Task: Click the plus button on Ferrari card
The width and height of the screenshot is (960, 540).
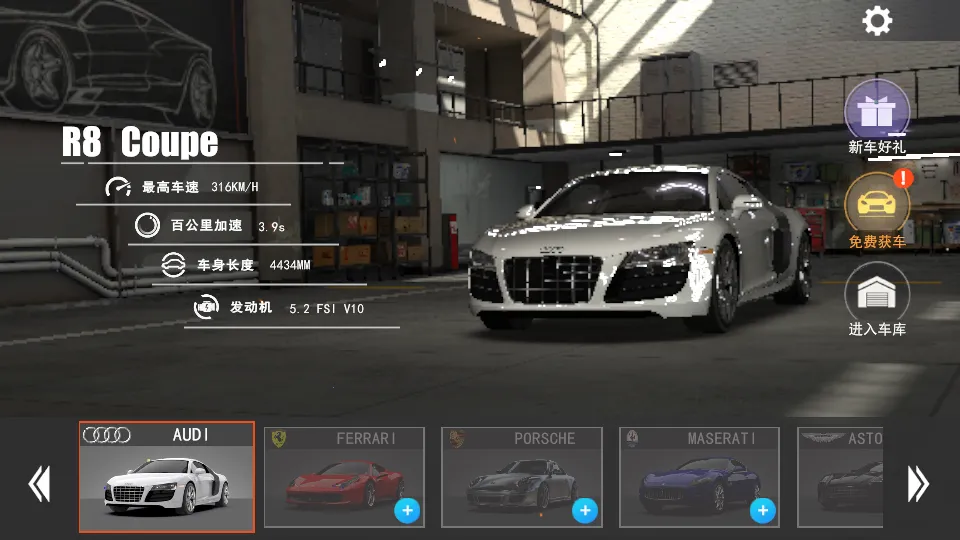Action: tap(407, 511)
